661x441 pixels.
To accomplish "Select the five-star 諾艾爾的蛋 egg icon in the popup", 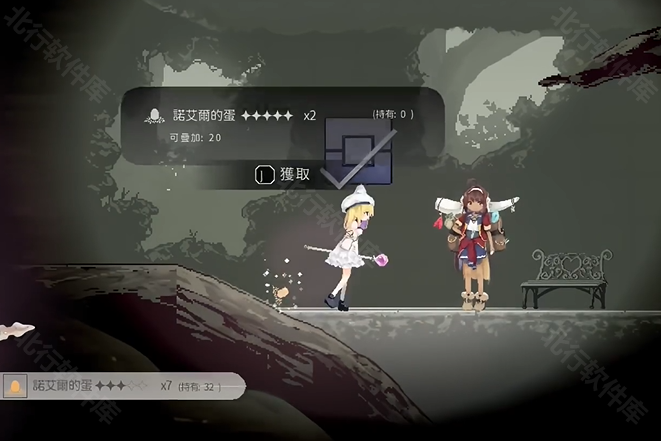I will [155, 115].
